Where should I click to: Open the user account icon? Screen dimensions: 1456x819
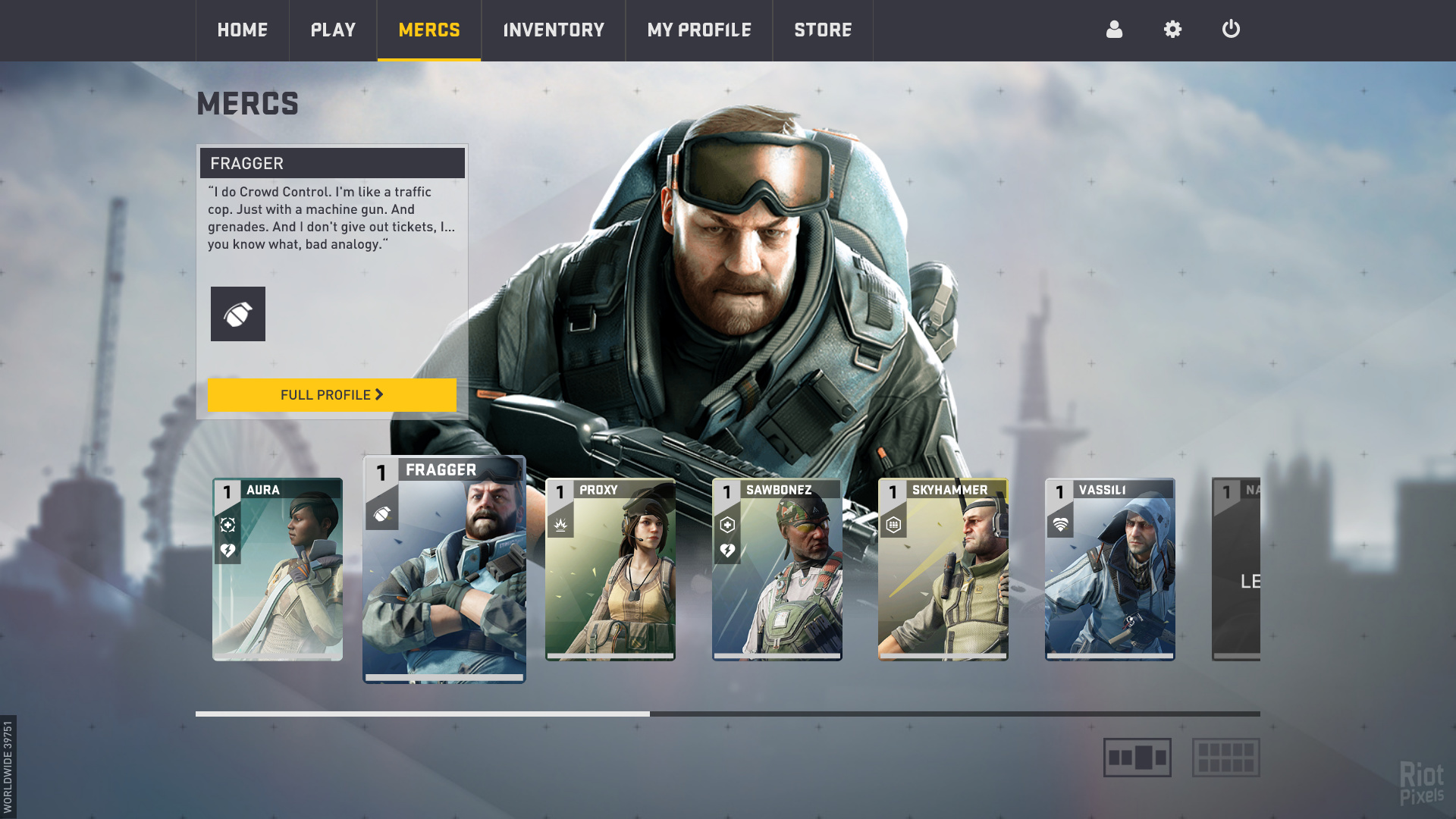click(x=1114, y=30)
